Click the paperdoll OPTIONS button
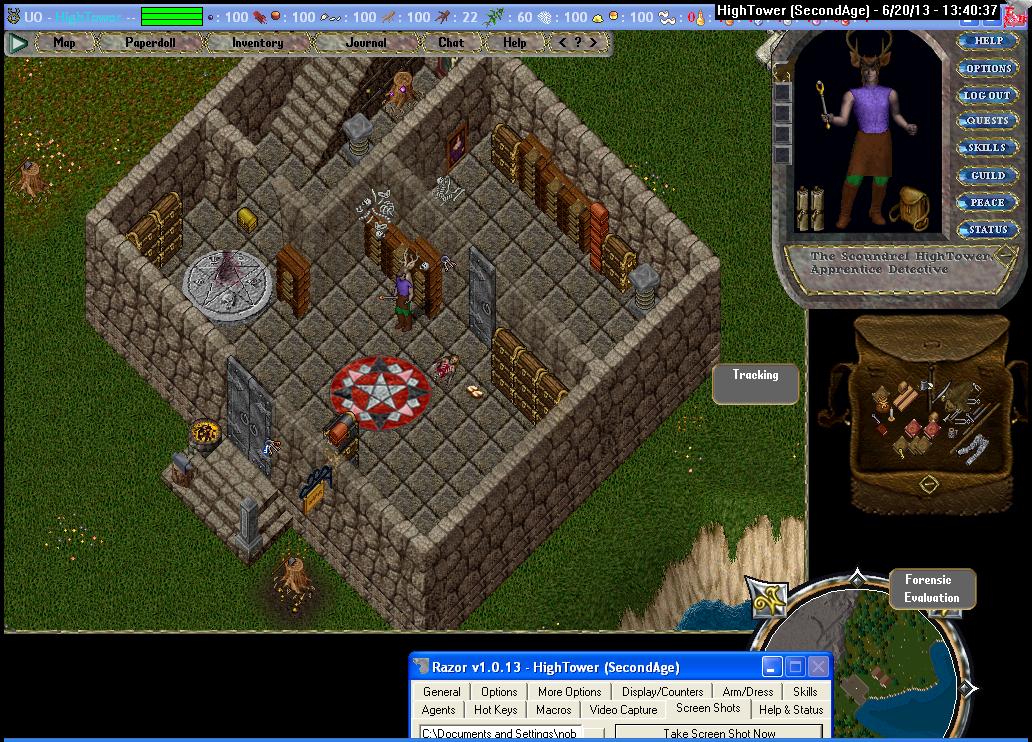Screen dimensions: 1032x742 click(x=987, y=69)
